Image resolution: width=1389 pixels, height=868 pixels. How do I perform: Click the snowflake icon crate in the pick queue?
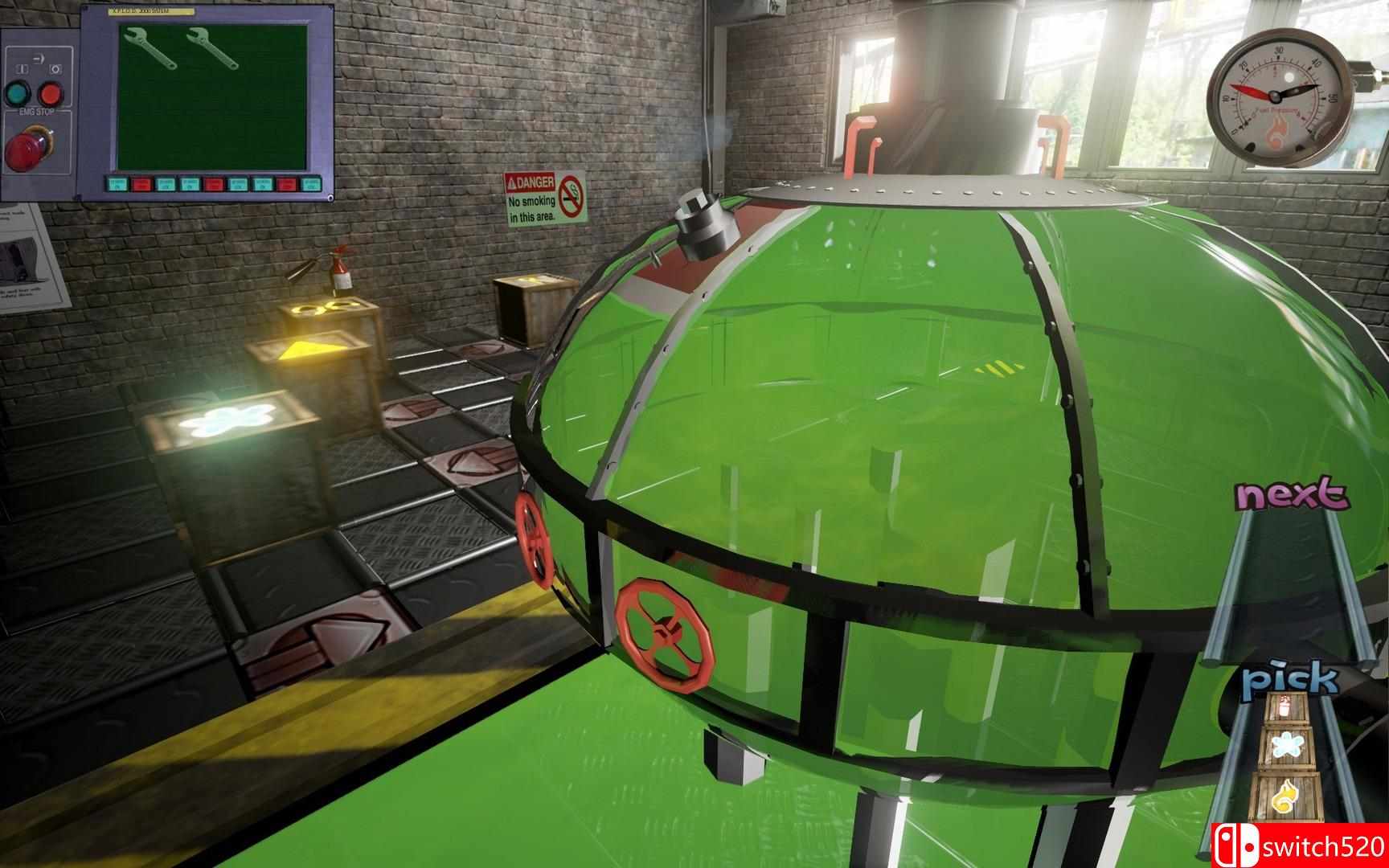click(1288, 743)
